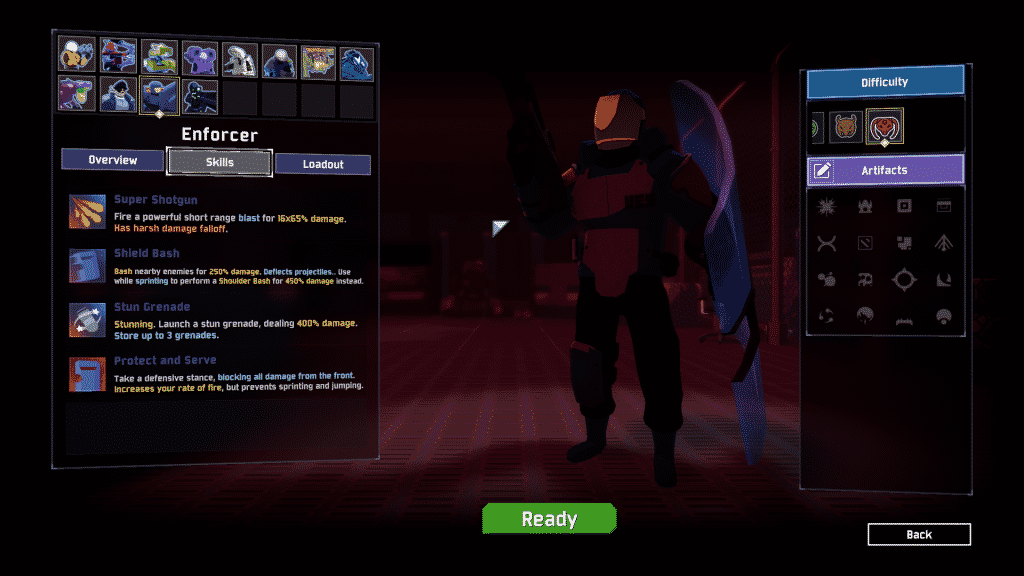Image resolution: width=1024 pixels, height=576 pixels.
Task: Enable the circular crosshair artifact
Action: click(904, 280)
